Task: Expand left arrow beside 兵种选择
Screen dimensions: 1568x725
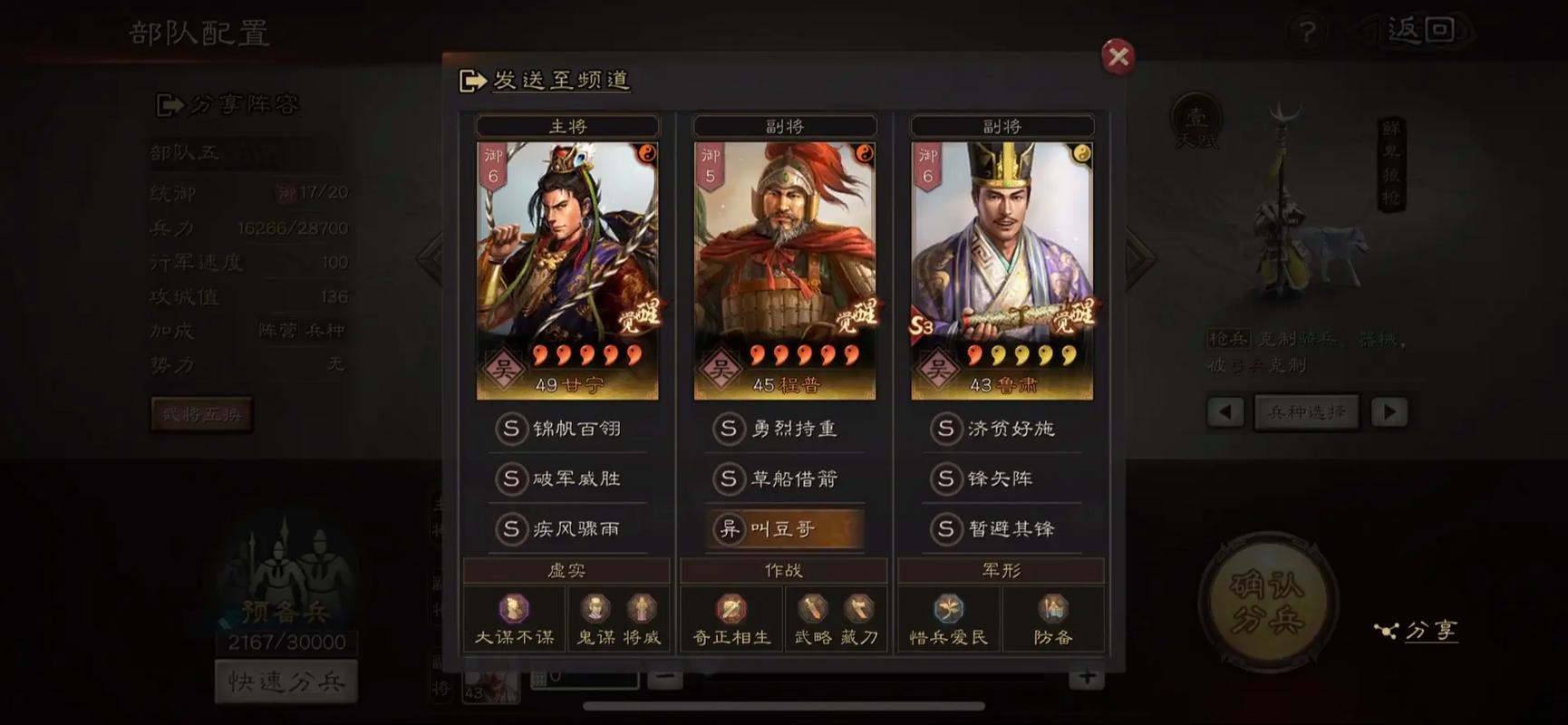Action: 1225,411
